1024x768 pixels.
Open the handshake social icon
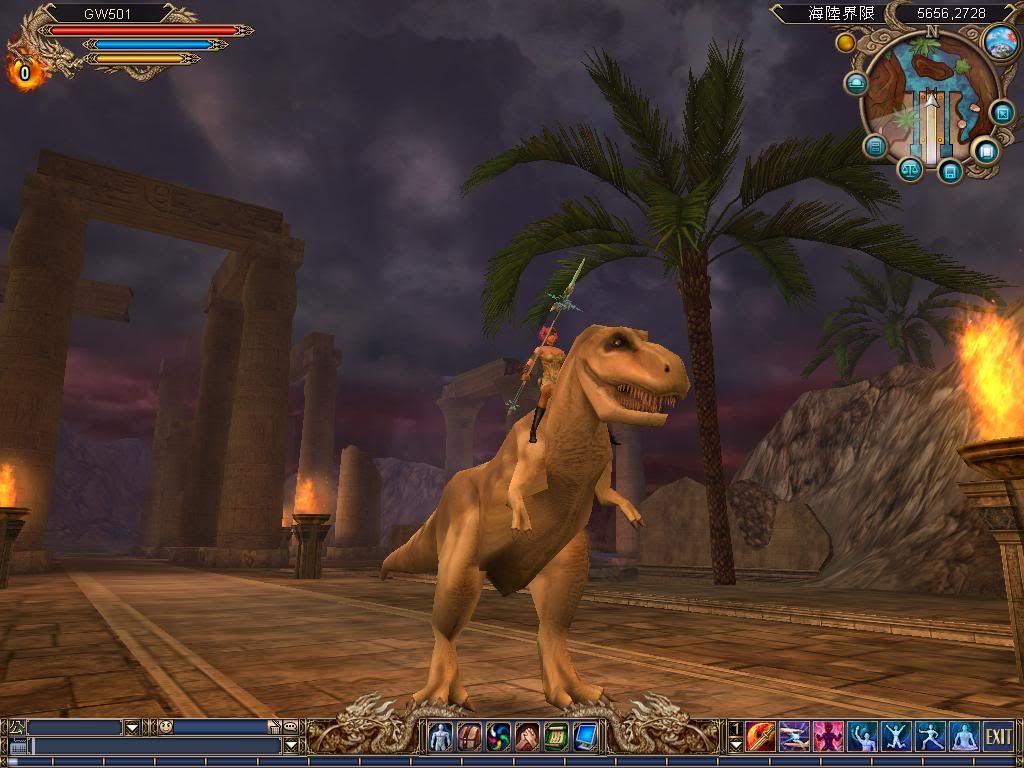[527, 737]
